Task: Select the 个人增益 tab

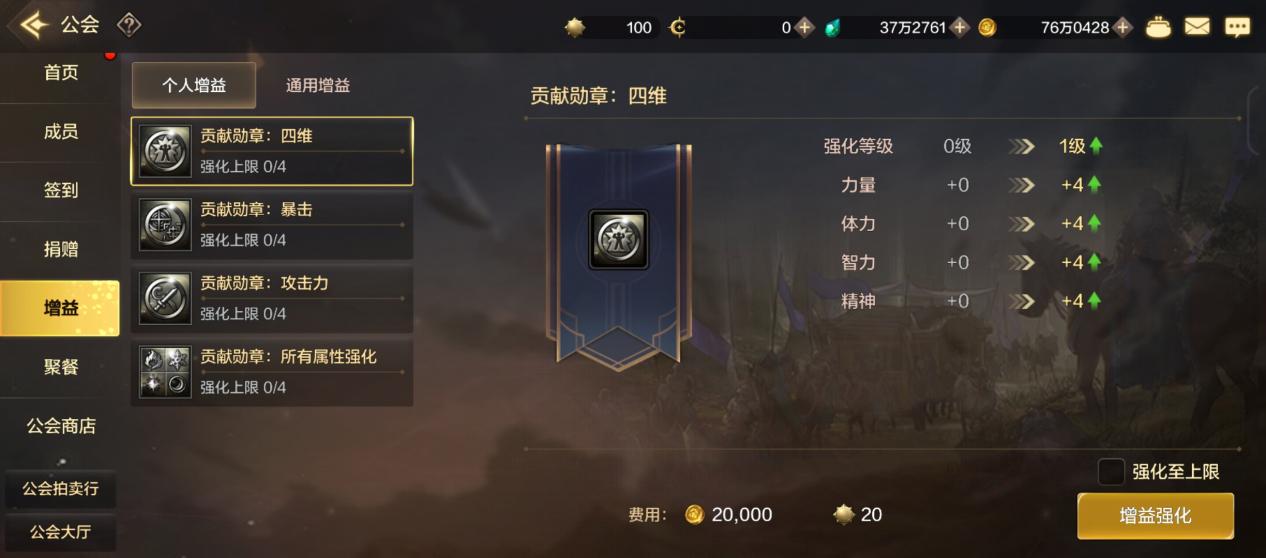Action: pos(194,86)
